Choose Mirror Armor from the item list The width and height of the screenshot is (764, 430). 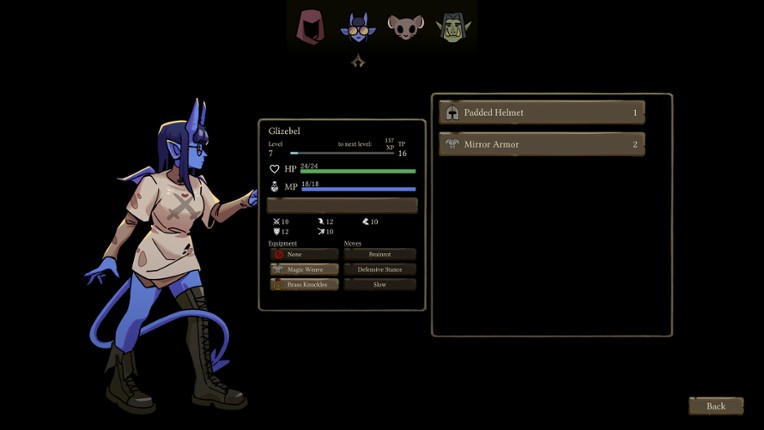click(x=542, y=145)
